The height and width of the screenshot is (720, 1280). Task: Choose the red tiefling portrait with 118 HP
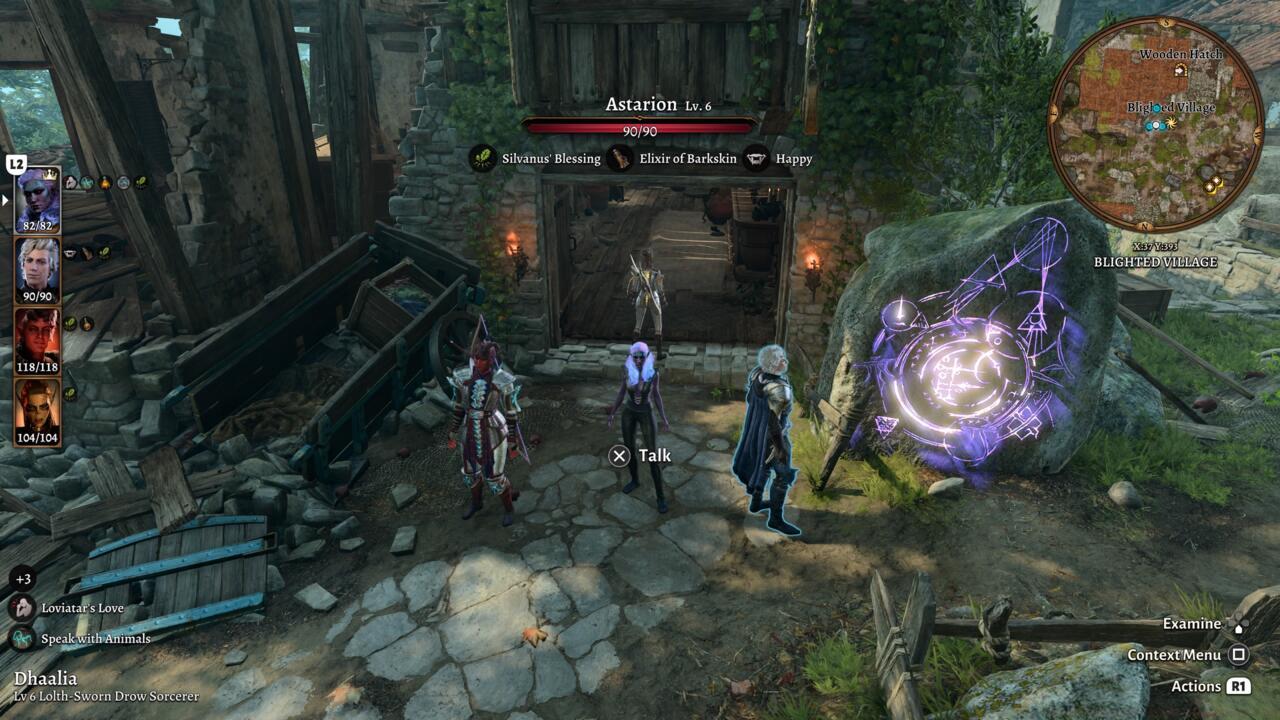[37, 340]
